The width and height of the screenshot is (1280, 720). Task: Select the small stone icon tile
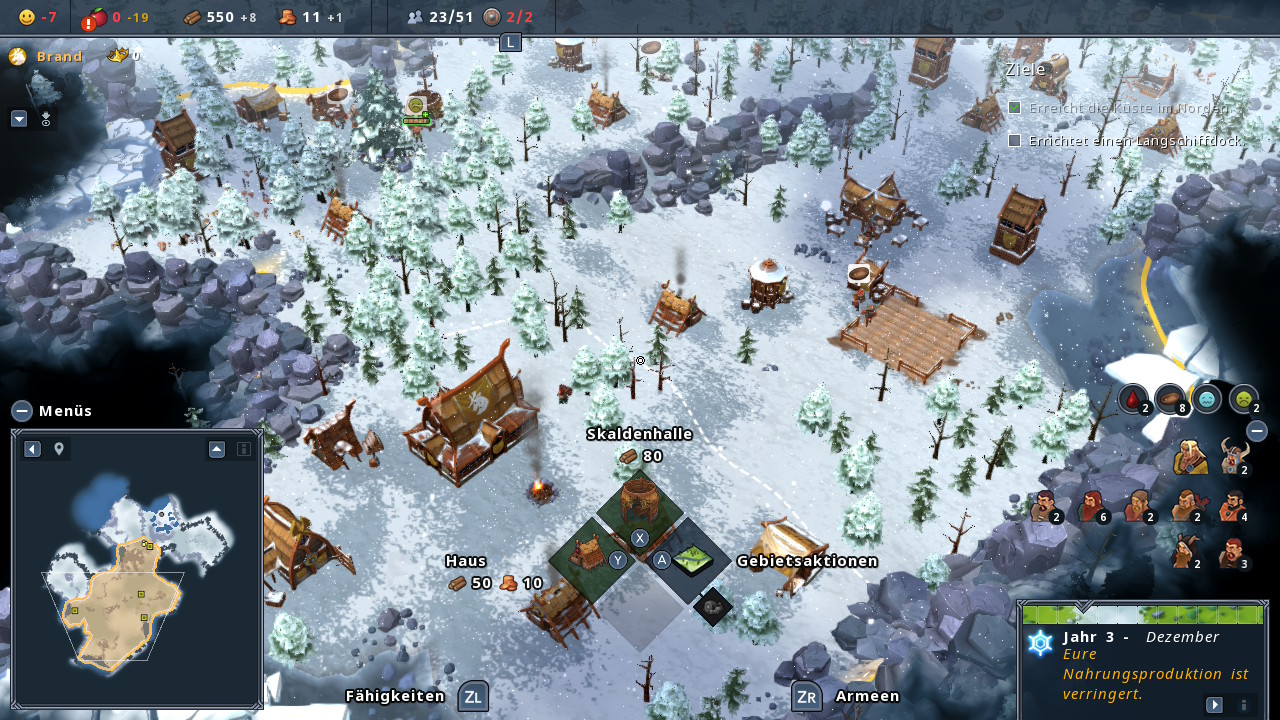click(713, 605)
